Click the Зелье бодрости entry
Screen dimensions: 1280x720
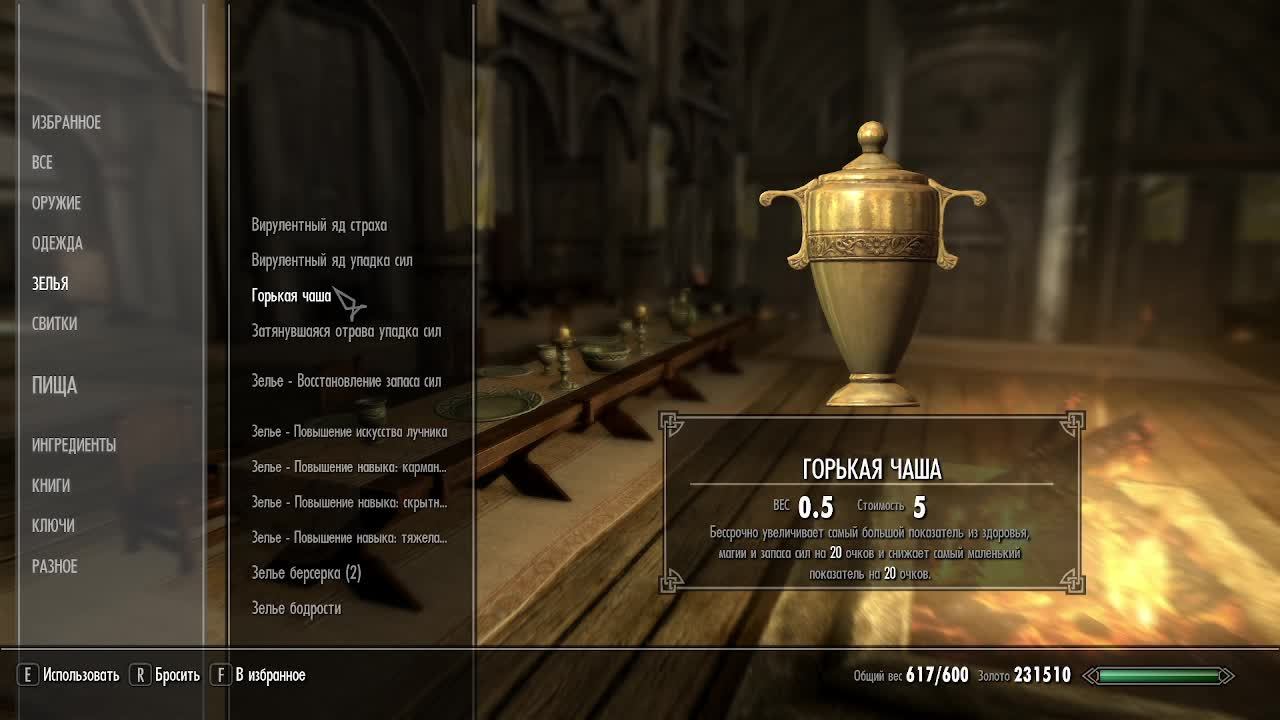(296, 608)
